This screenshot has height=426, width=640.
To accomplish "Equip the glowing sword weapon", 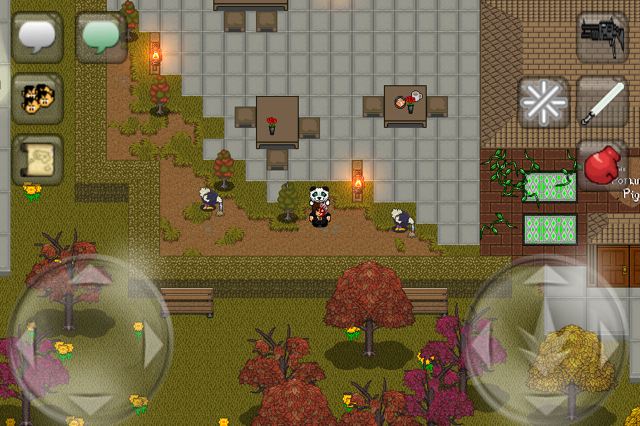I will [603, 101].
